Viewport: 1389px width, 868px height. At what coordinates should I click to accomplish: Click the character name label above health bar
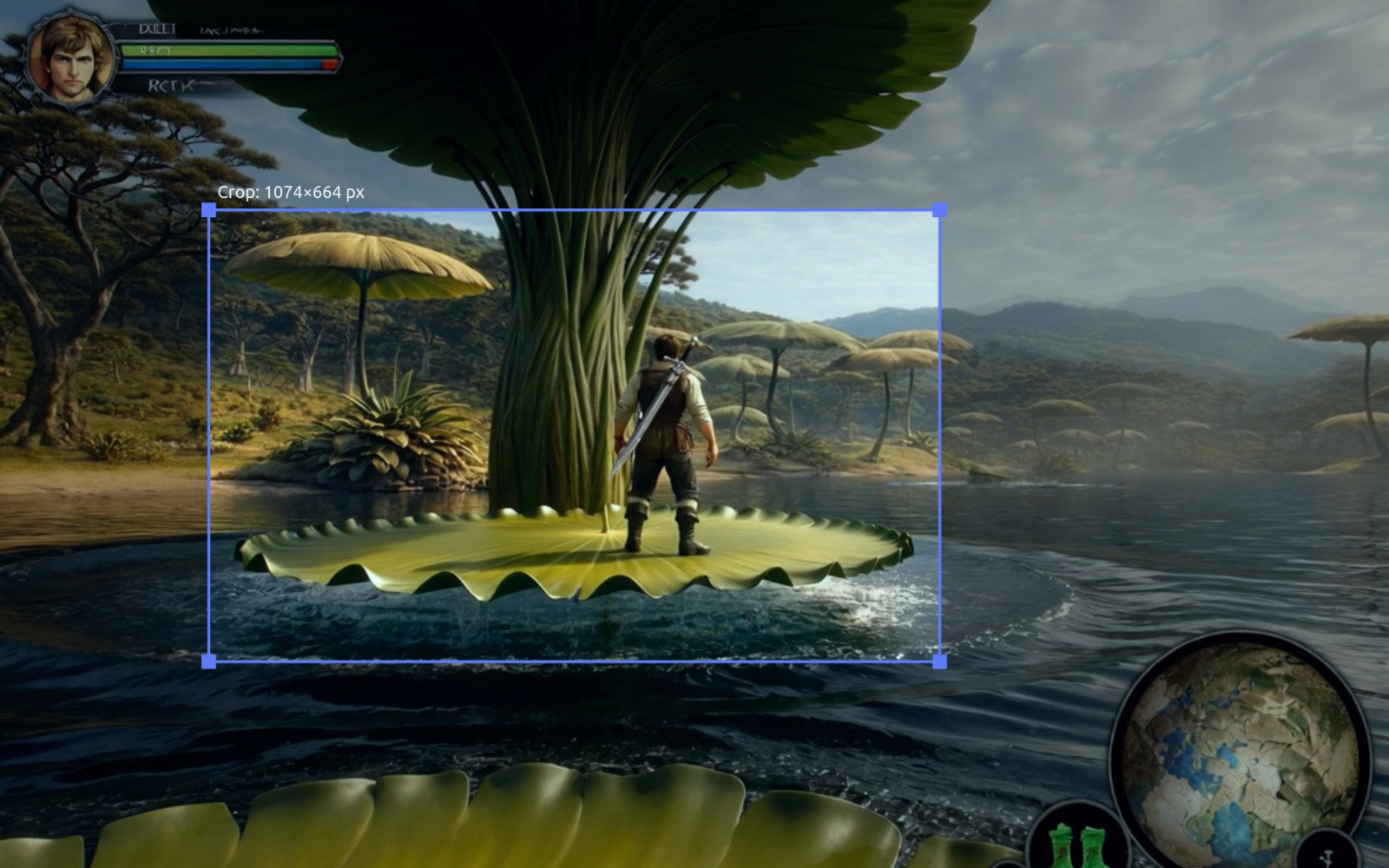tap(159, 28)
